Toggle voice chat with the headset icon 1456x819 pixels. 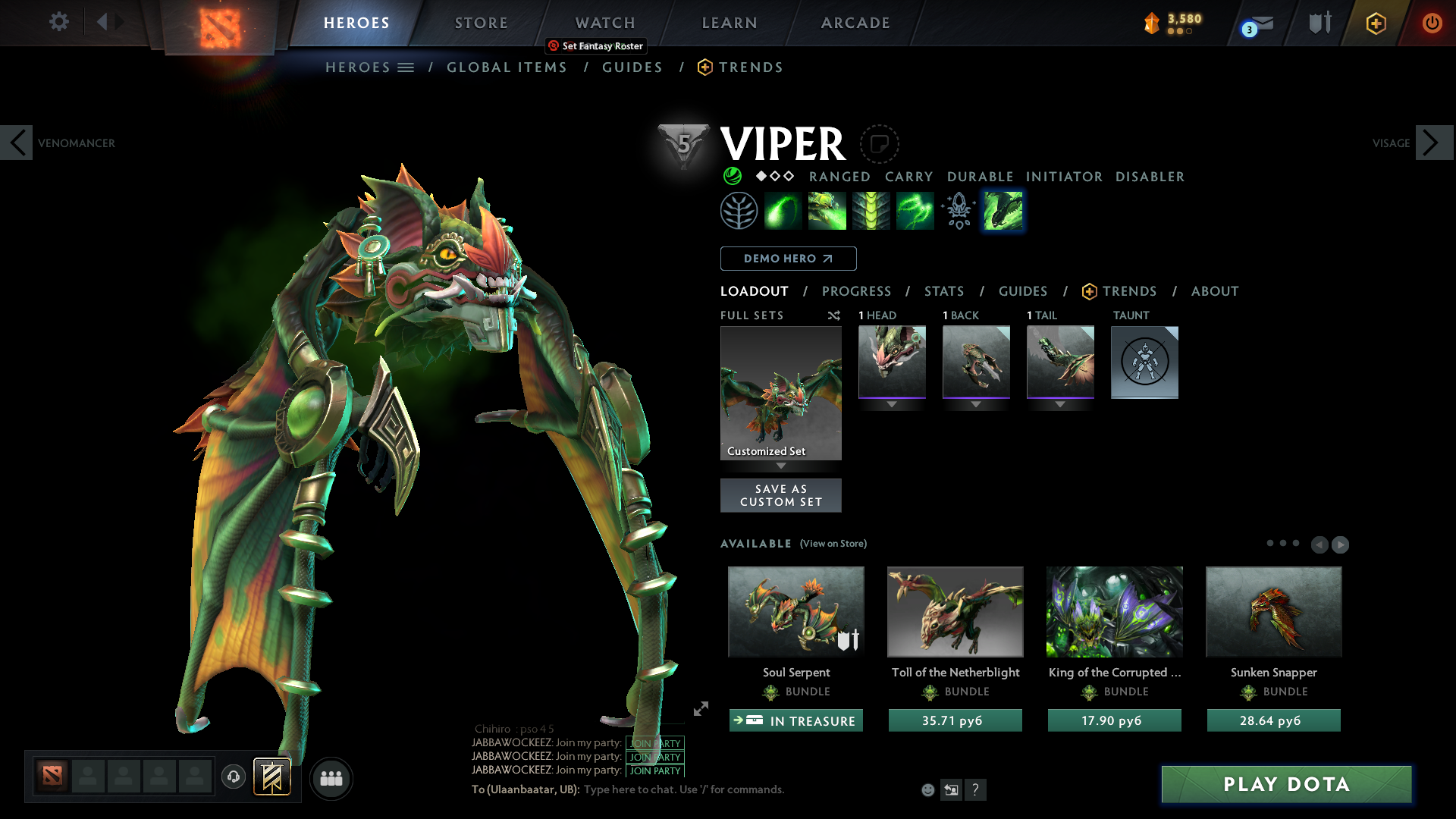click(x=234, y=778)
